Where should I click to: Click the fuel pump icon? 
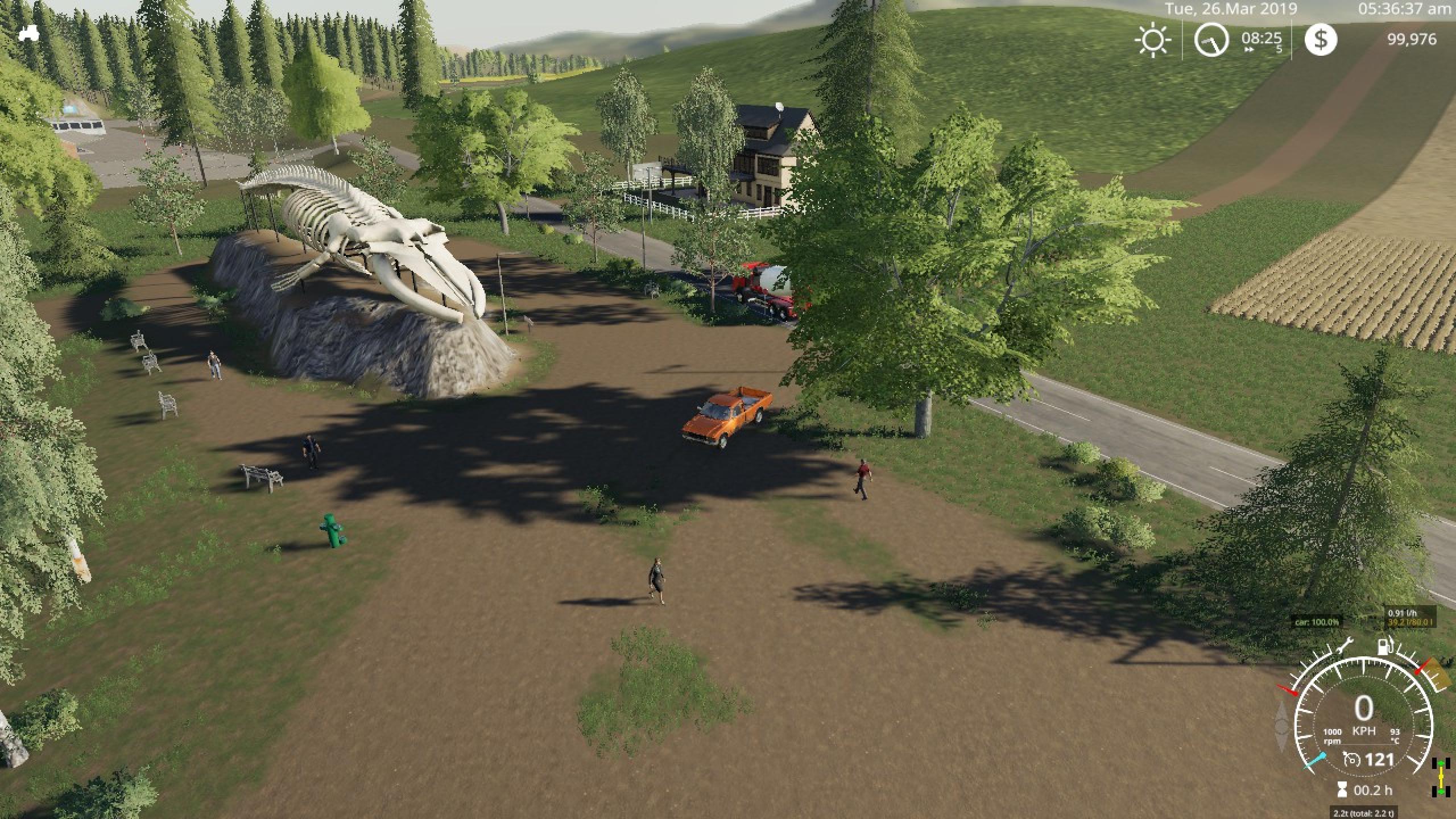(1383, 647)
